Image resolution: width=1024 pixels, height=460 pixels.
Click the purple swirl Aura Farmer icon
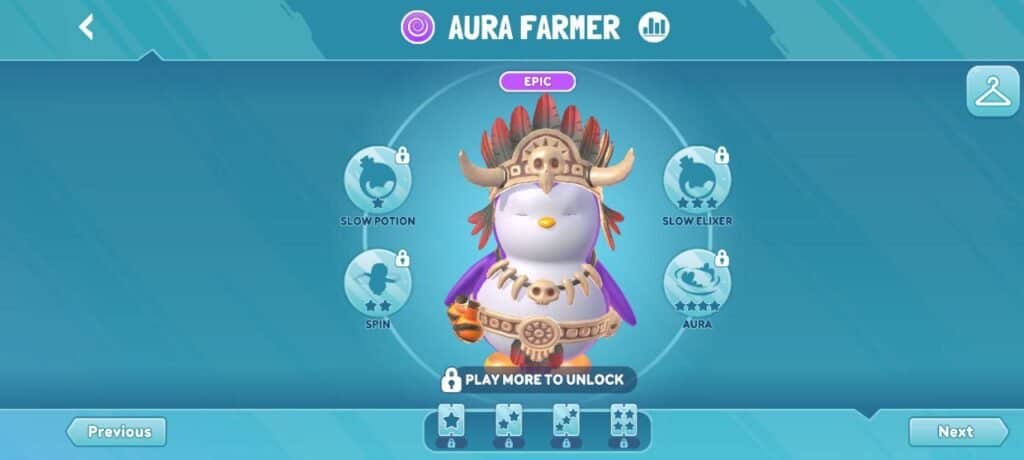click(418, 27)
